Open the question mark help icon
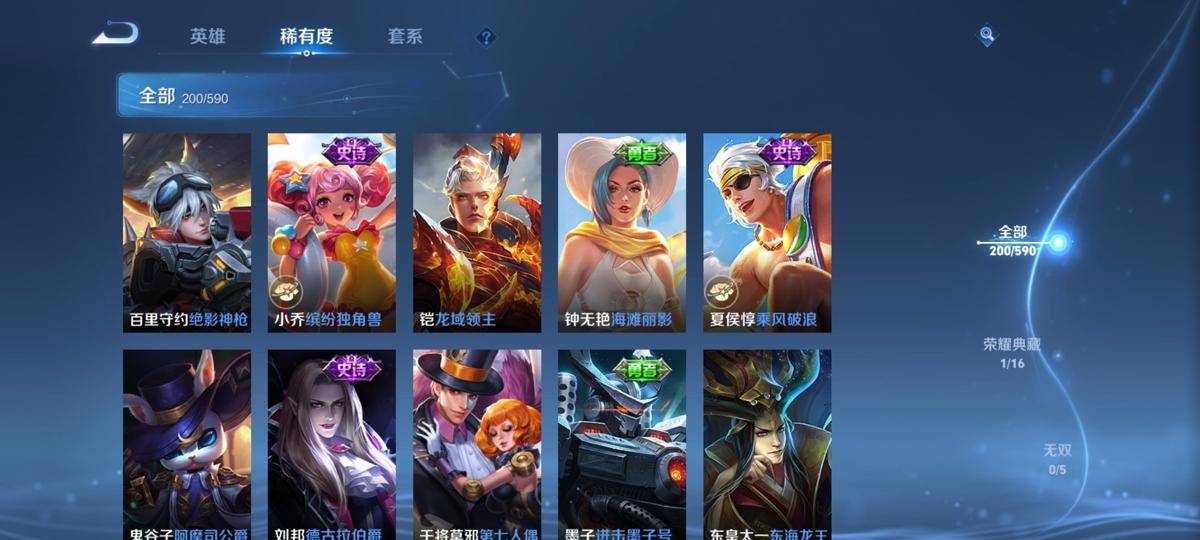 pos(486,38)
